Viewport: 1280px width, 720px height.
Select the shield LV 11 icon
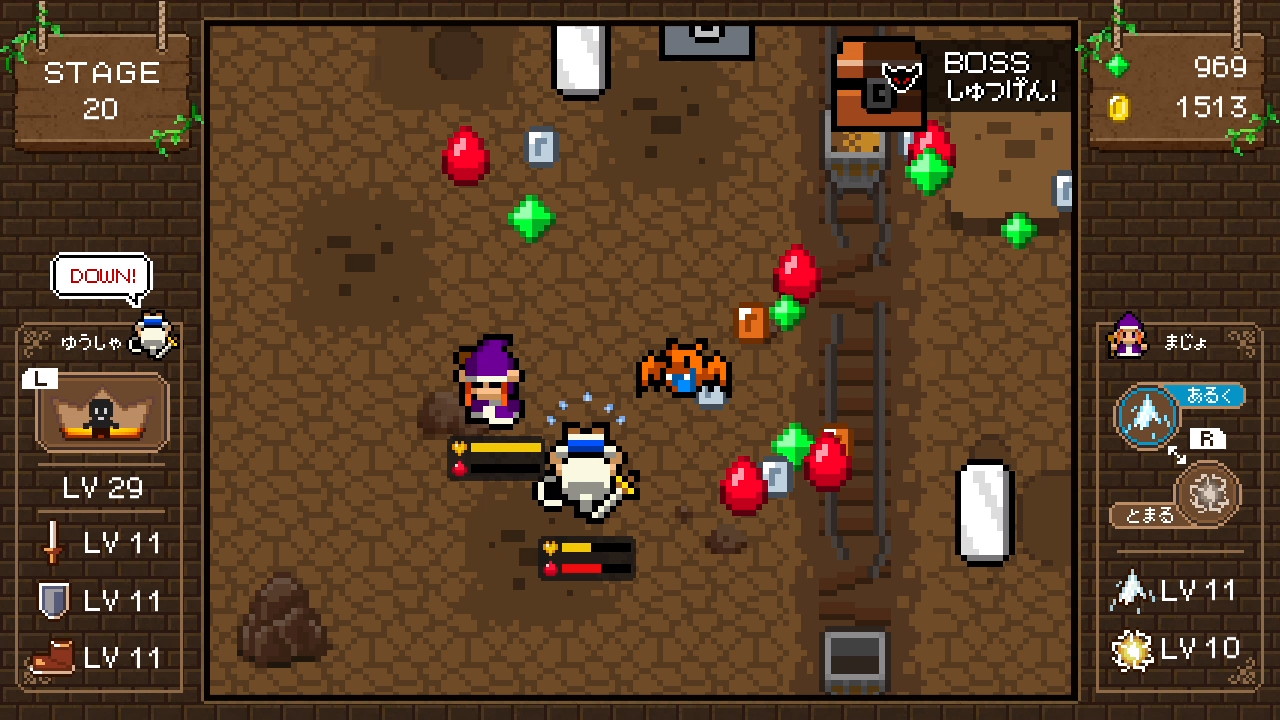(51, 600)
